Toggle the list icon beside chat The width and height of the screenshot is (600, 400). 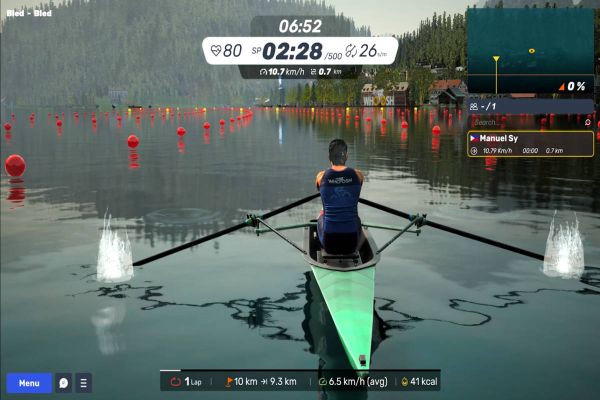pyautogui.click(x=83, y=383)
